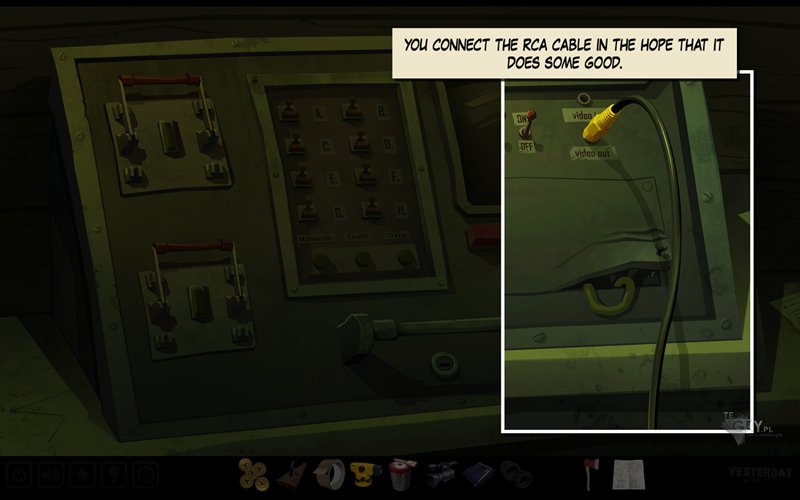
Task: Select the brown wedge-shaped inventory item
Action: (290, 473)
